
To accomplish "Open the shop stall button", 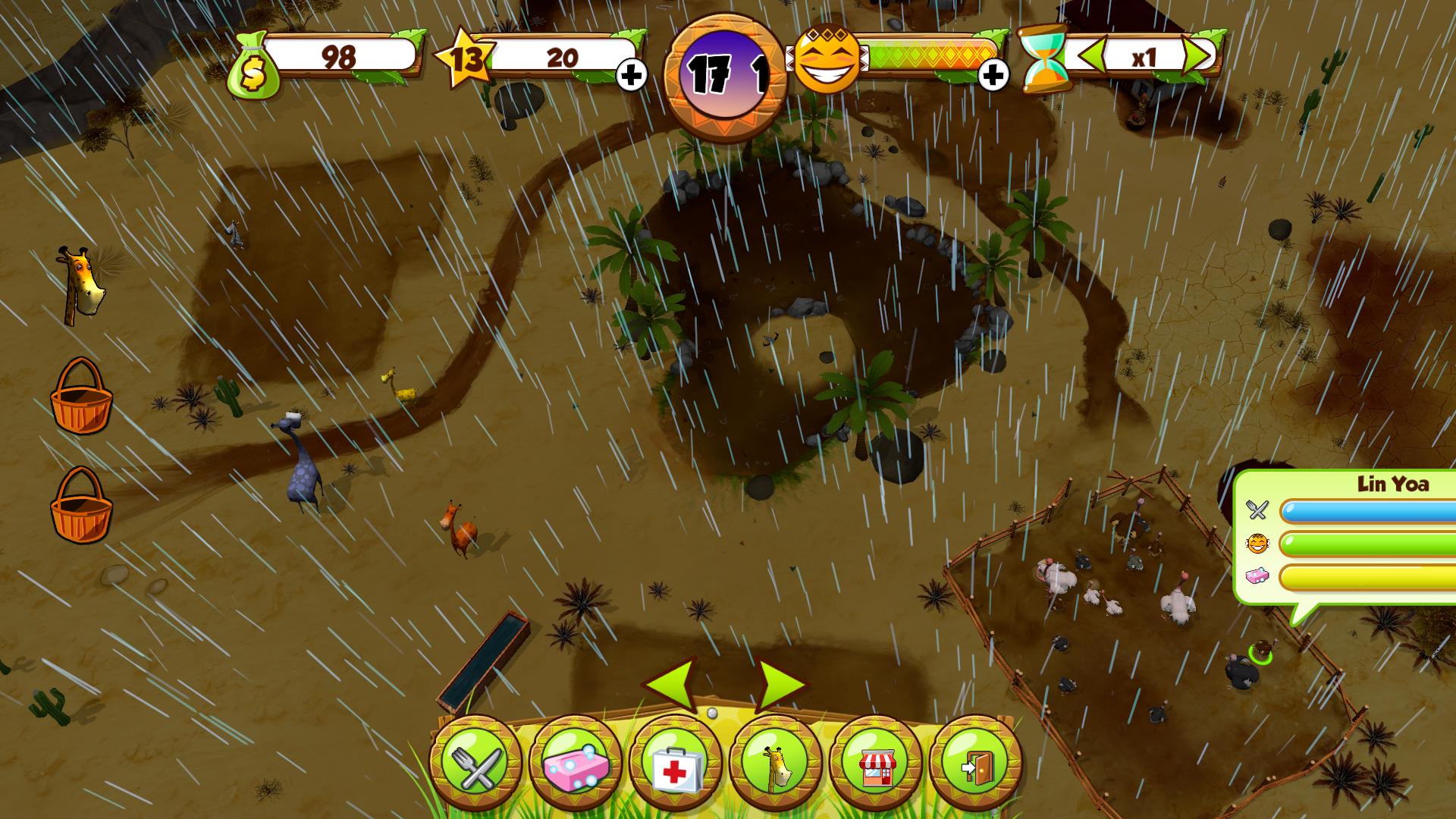I will click(876, 761).
